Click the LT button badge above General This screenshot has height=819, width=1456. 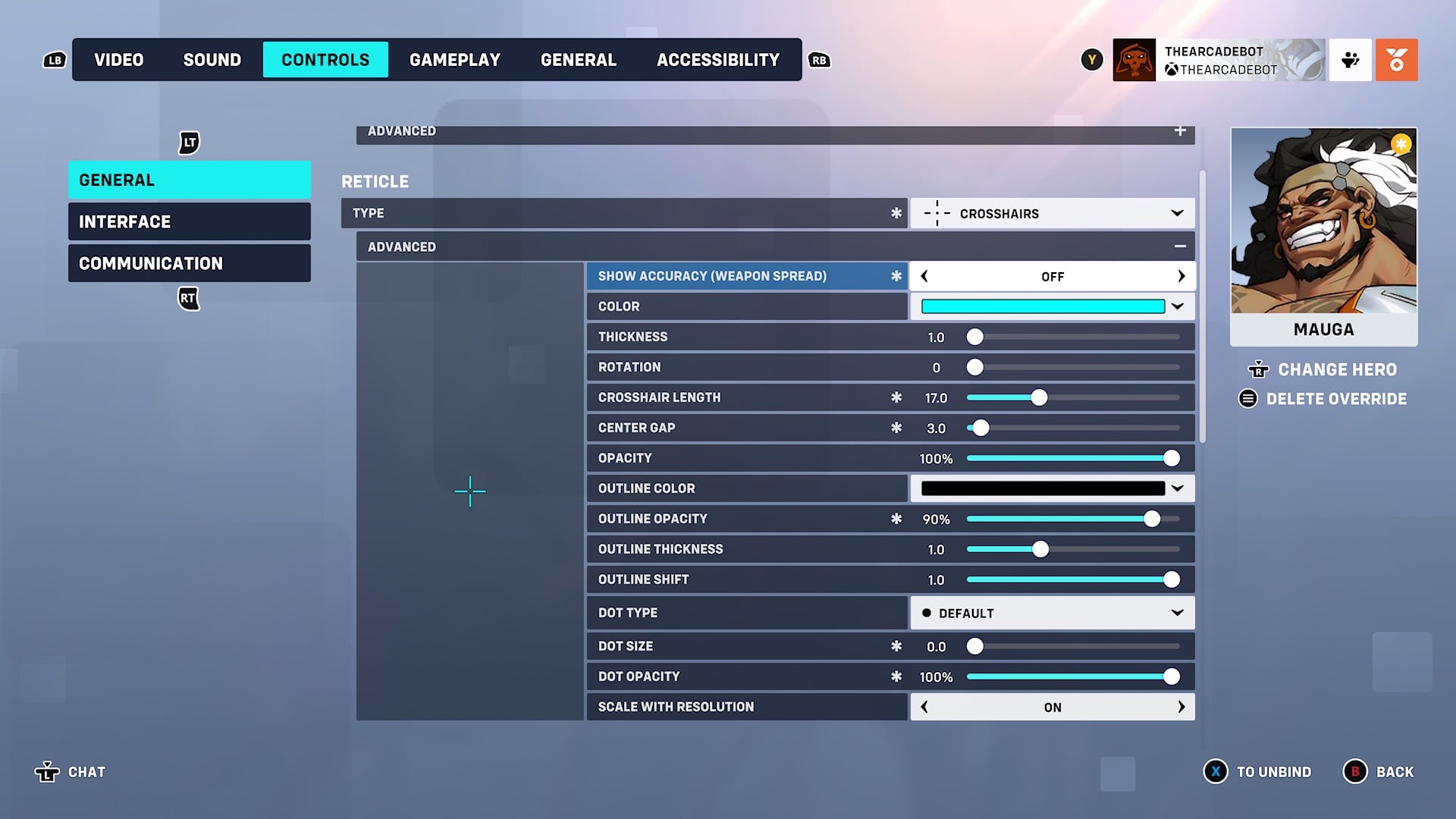[187, 141]
